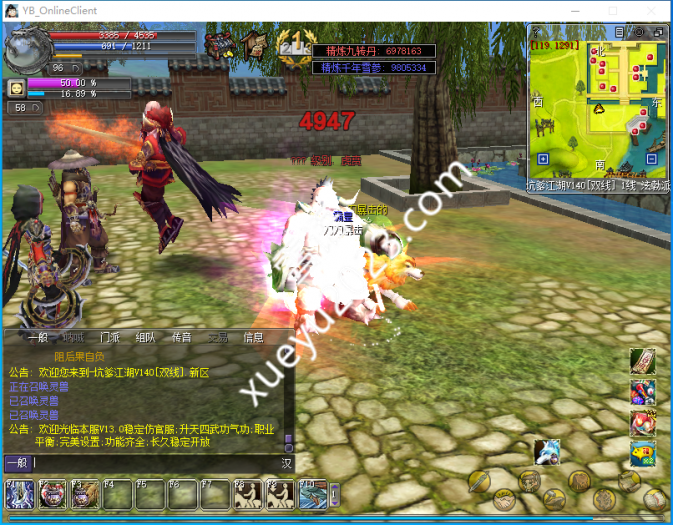Viewport: 673px width, 525px height.
Task: Select the scroll talisman buff icon
Action: pos(642,360)
